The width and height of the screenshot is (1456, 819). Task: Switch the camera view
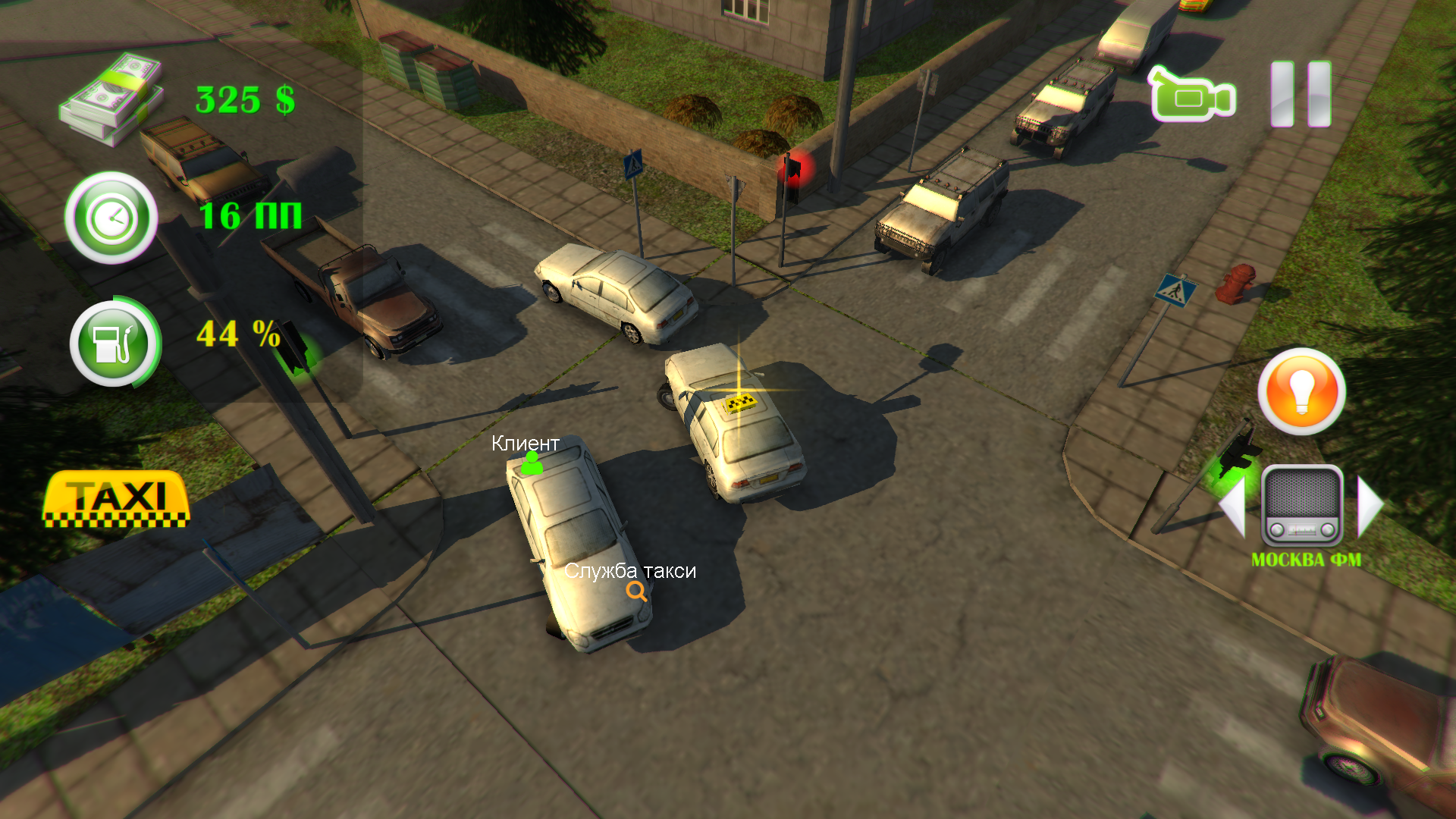(x=1193, y=95)
